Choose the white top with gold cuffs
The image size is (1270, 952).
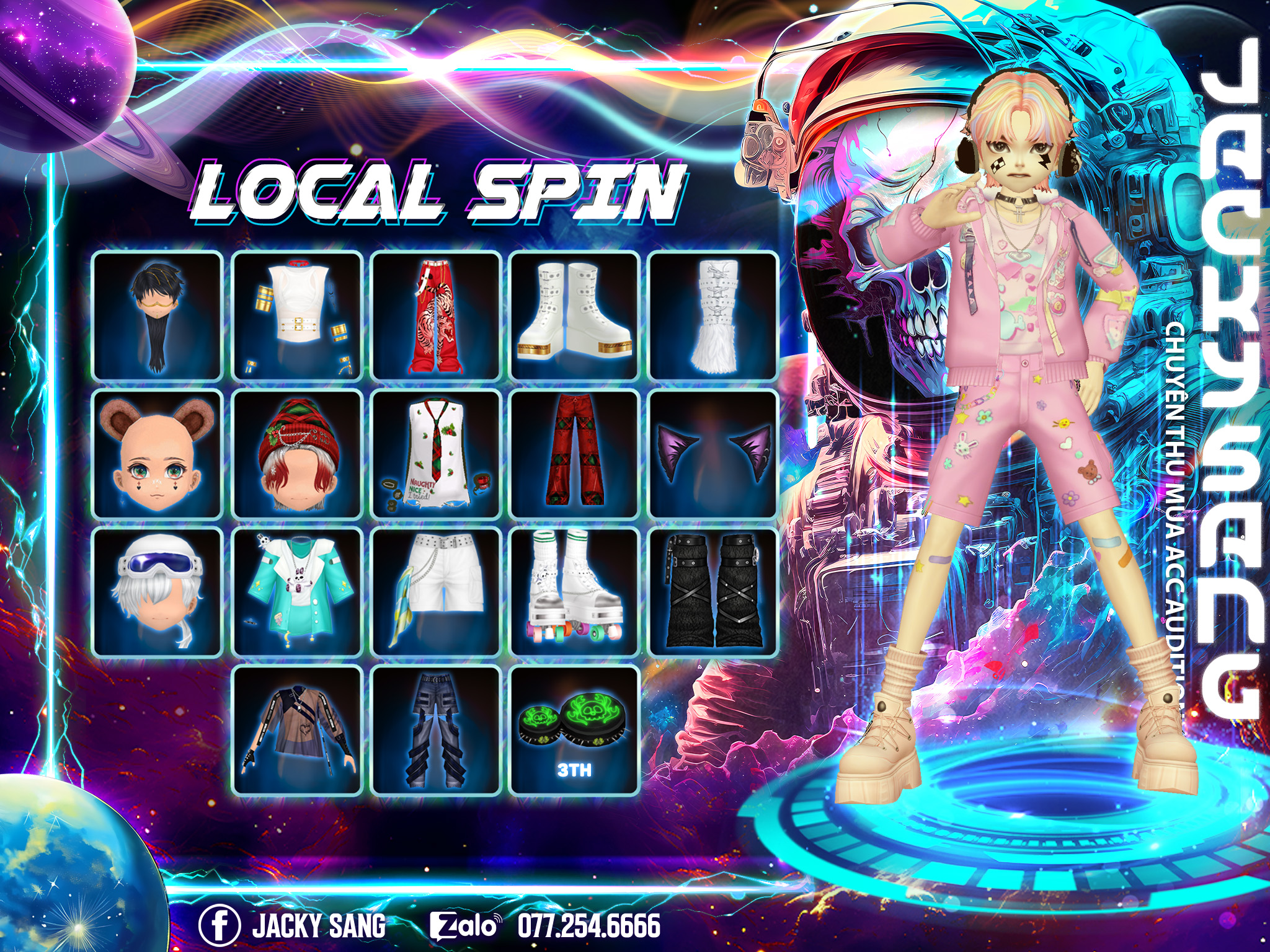(297, 316)
